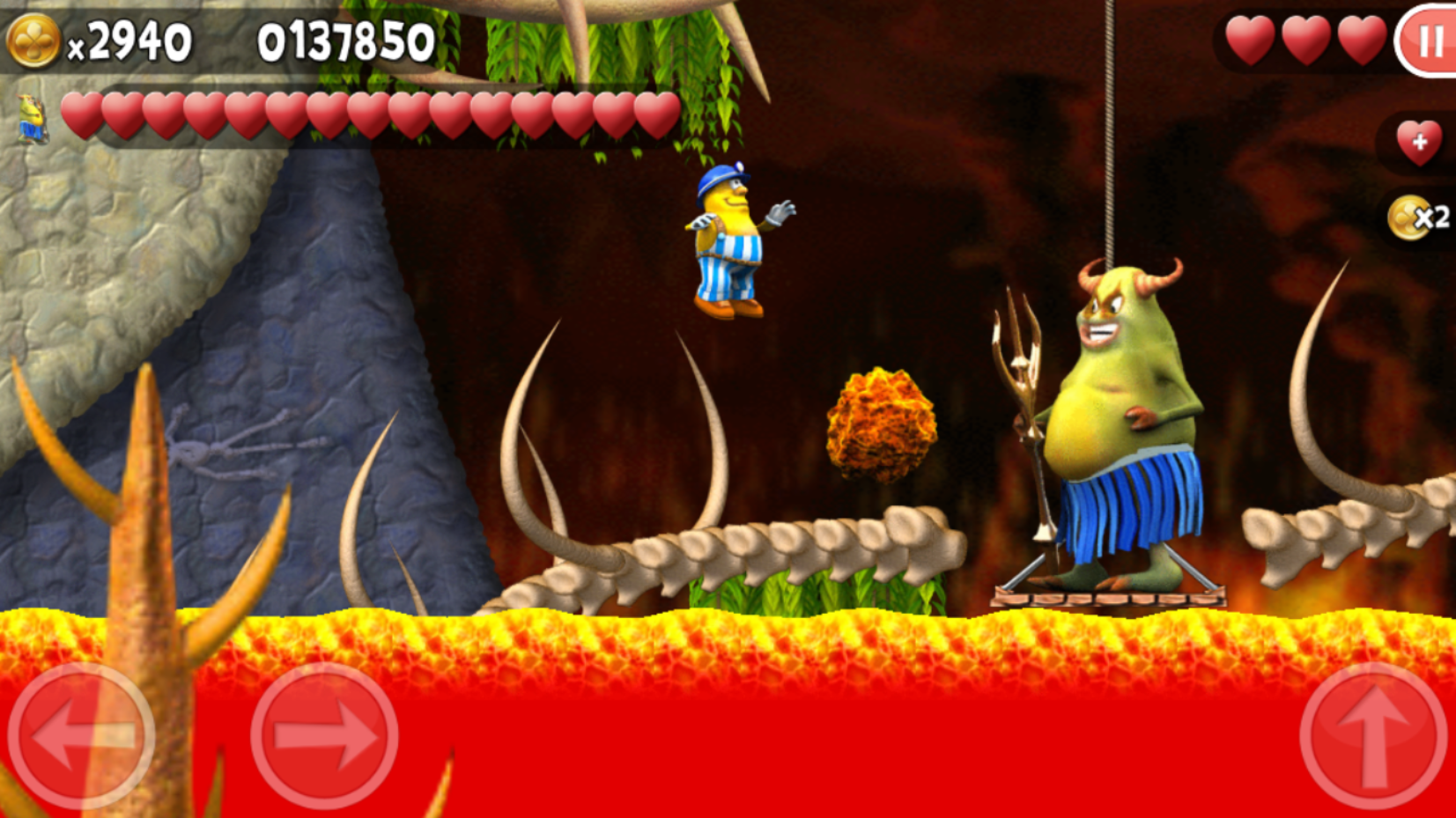1456x818 pixels.
Task: Tap the middle heart at the top-right corner
Action: pyautogui.click(x=1306, y=39)
